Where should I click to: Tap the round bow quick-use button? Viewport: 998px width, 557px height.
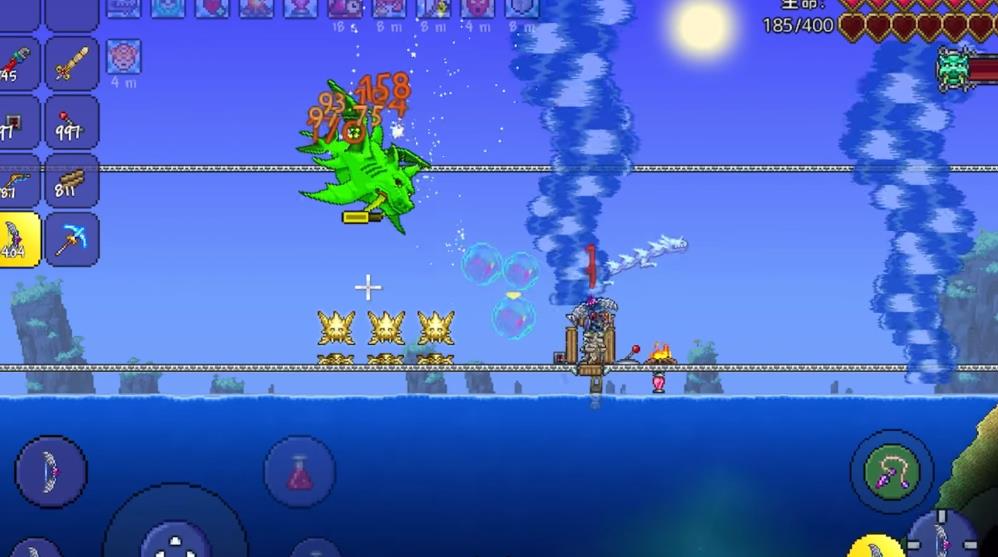[x=50, y=471]
